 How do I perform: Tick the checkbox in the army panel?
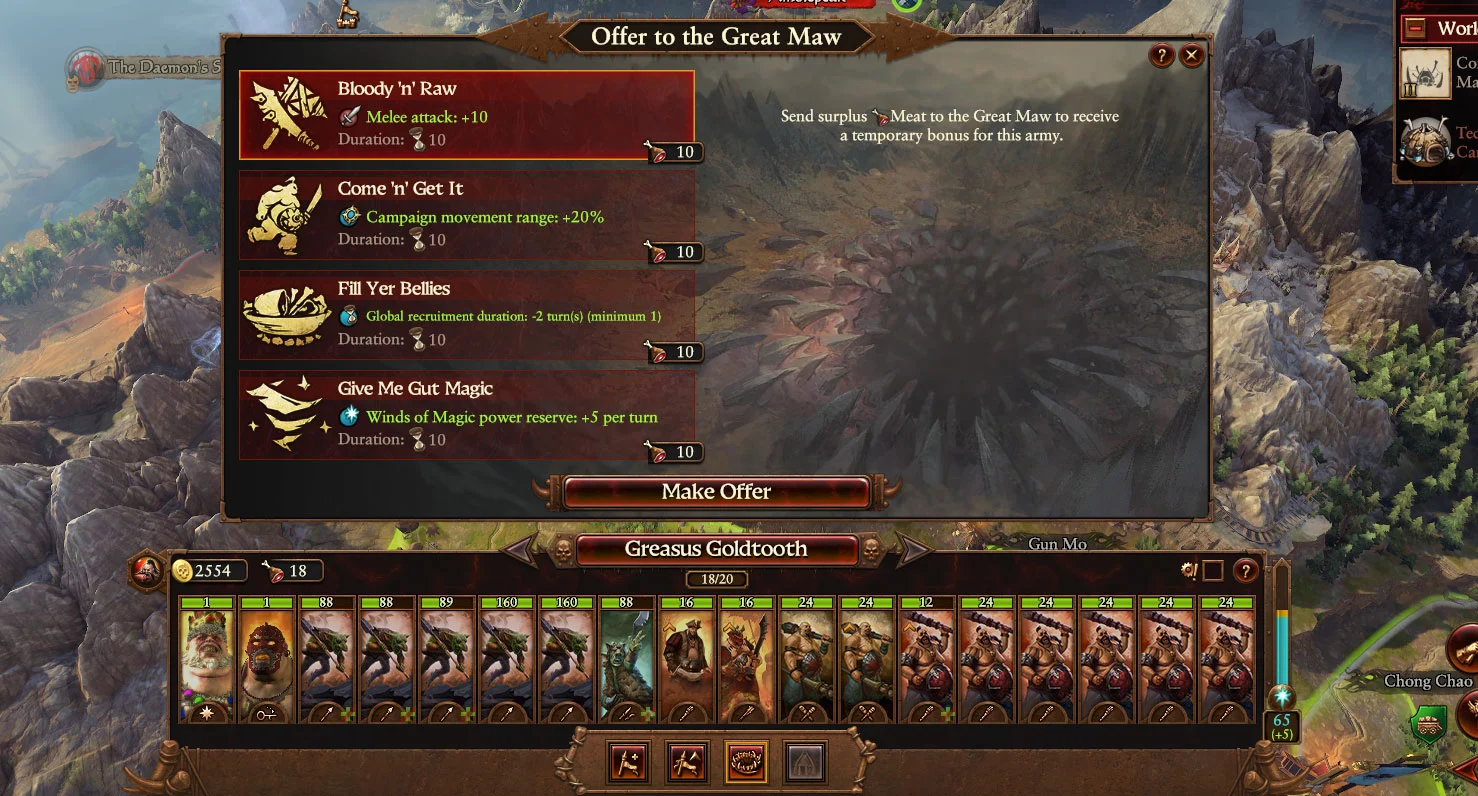pyautogui.click(x=1213, y=571)
